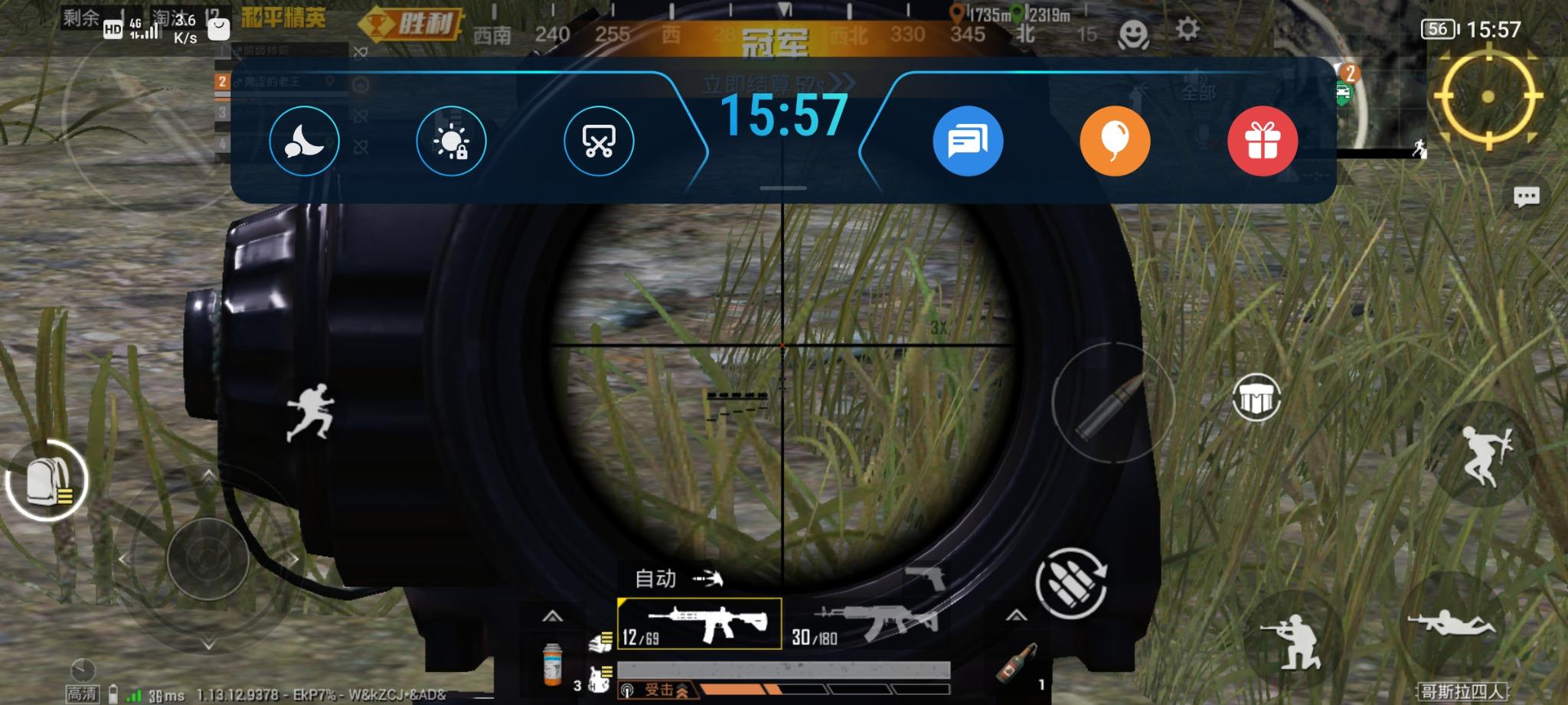This screenshot has height=705, width=1568.
Task: Open the 全部 chat channel selector
Action: (x=1199, y=90)
